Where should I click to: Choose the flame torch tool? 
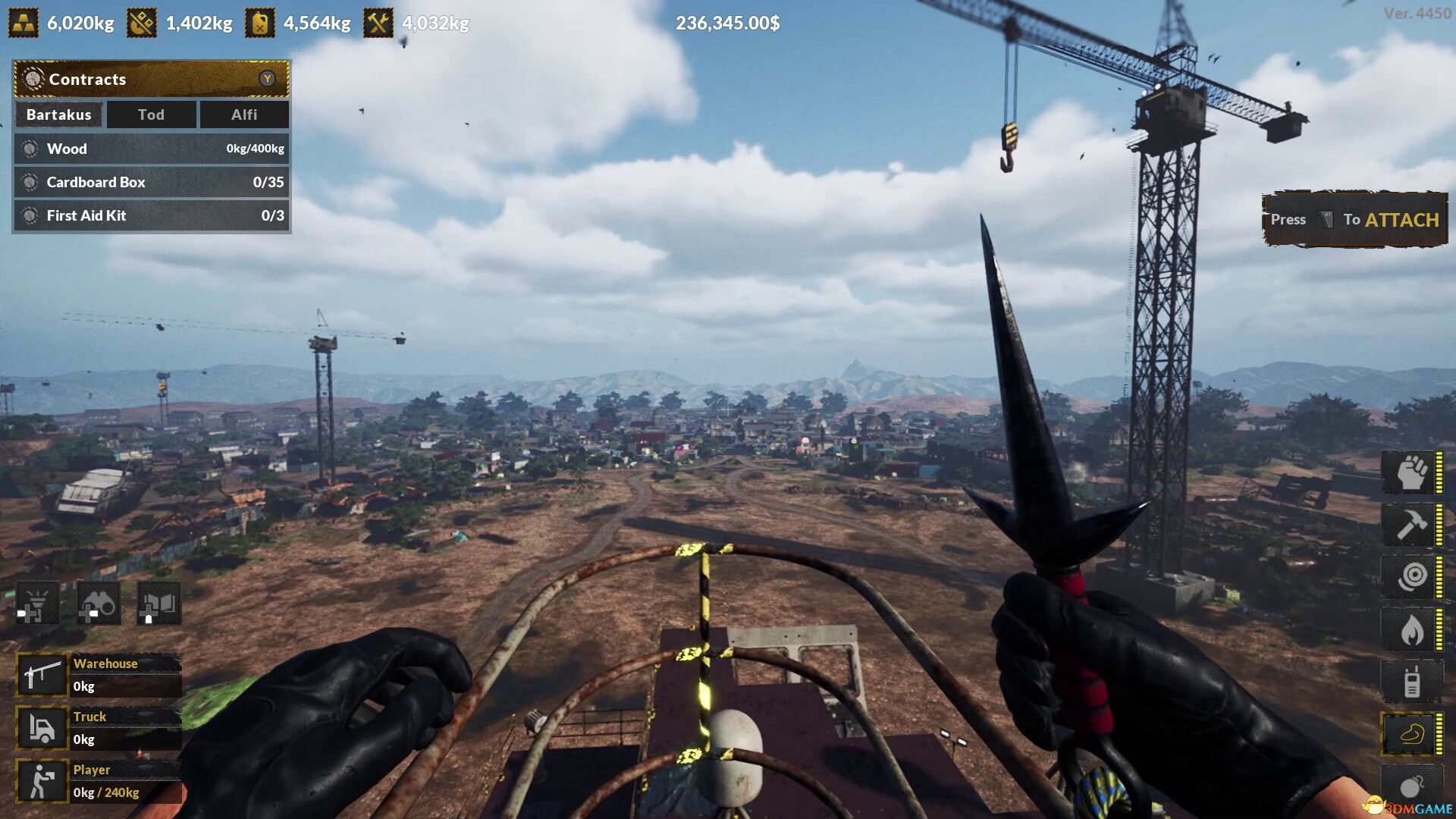click(x=1410, y=629)
